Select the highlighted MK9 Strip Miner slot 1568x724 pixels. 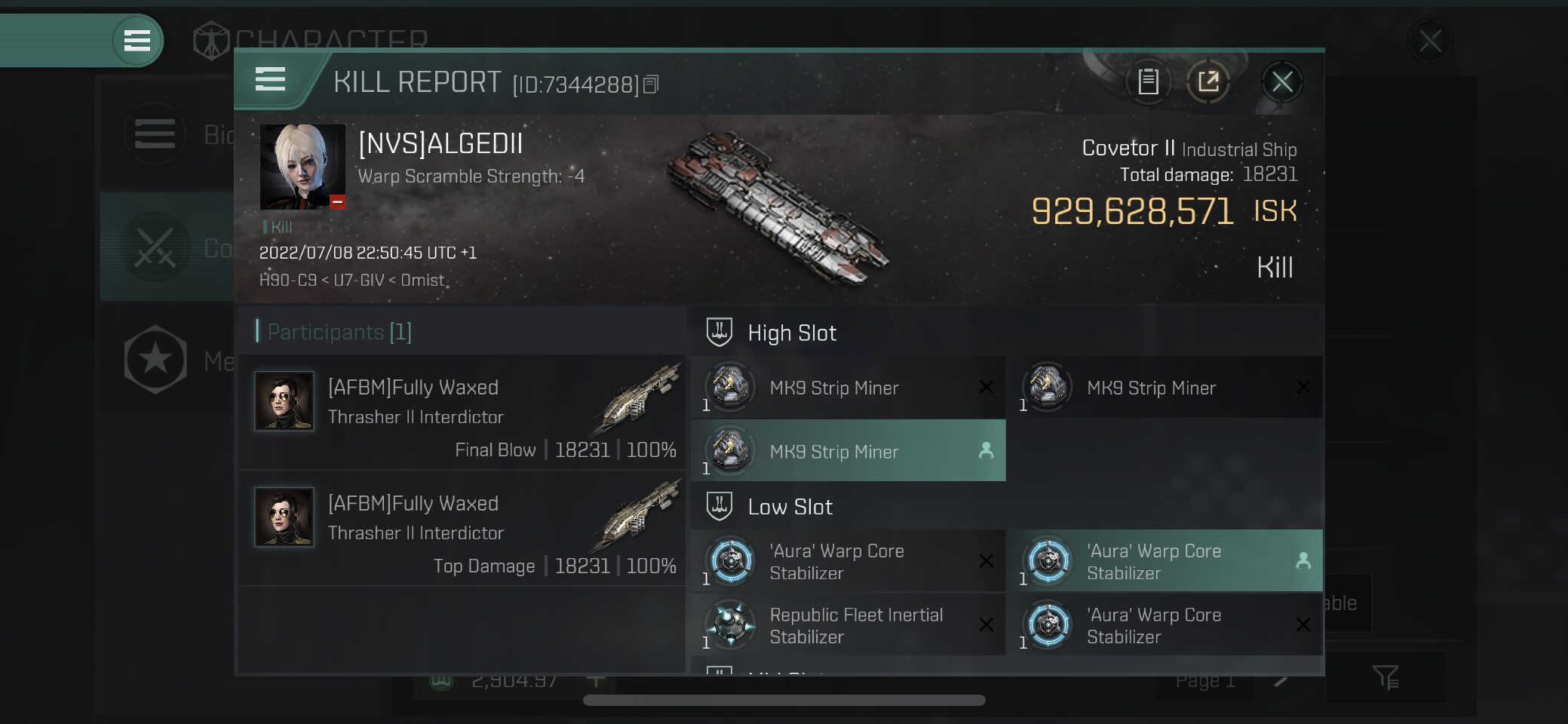[x=848, y=451]
